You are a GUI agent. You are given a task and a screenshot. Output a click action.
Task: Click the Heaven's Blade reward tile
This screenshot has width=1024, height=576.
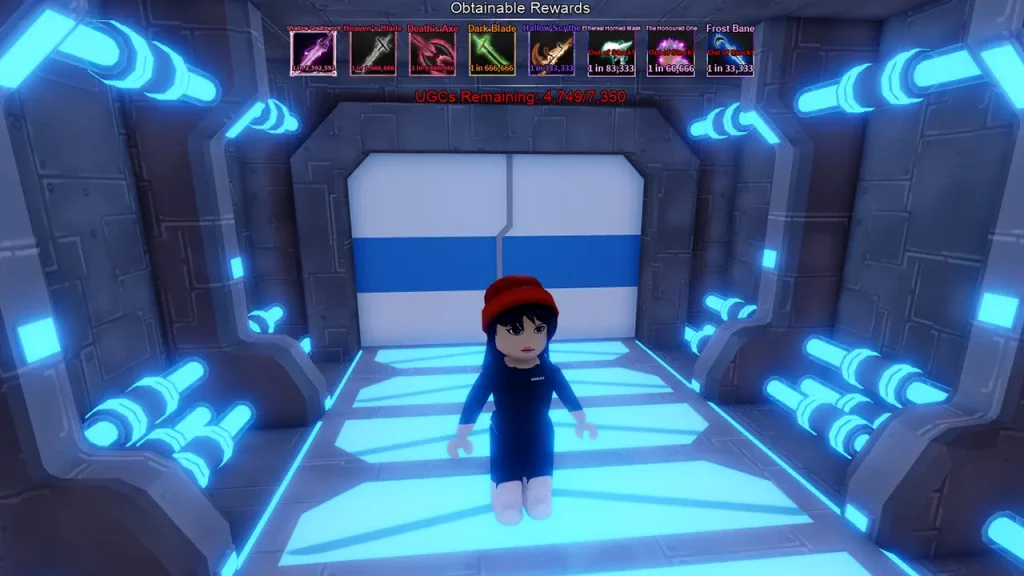pos(373,54)
